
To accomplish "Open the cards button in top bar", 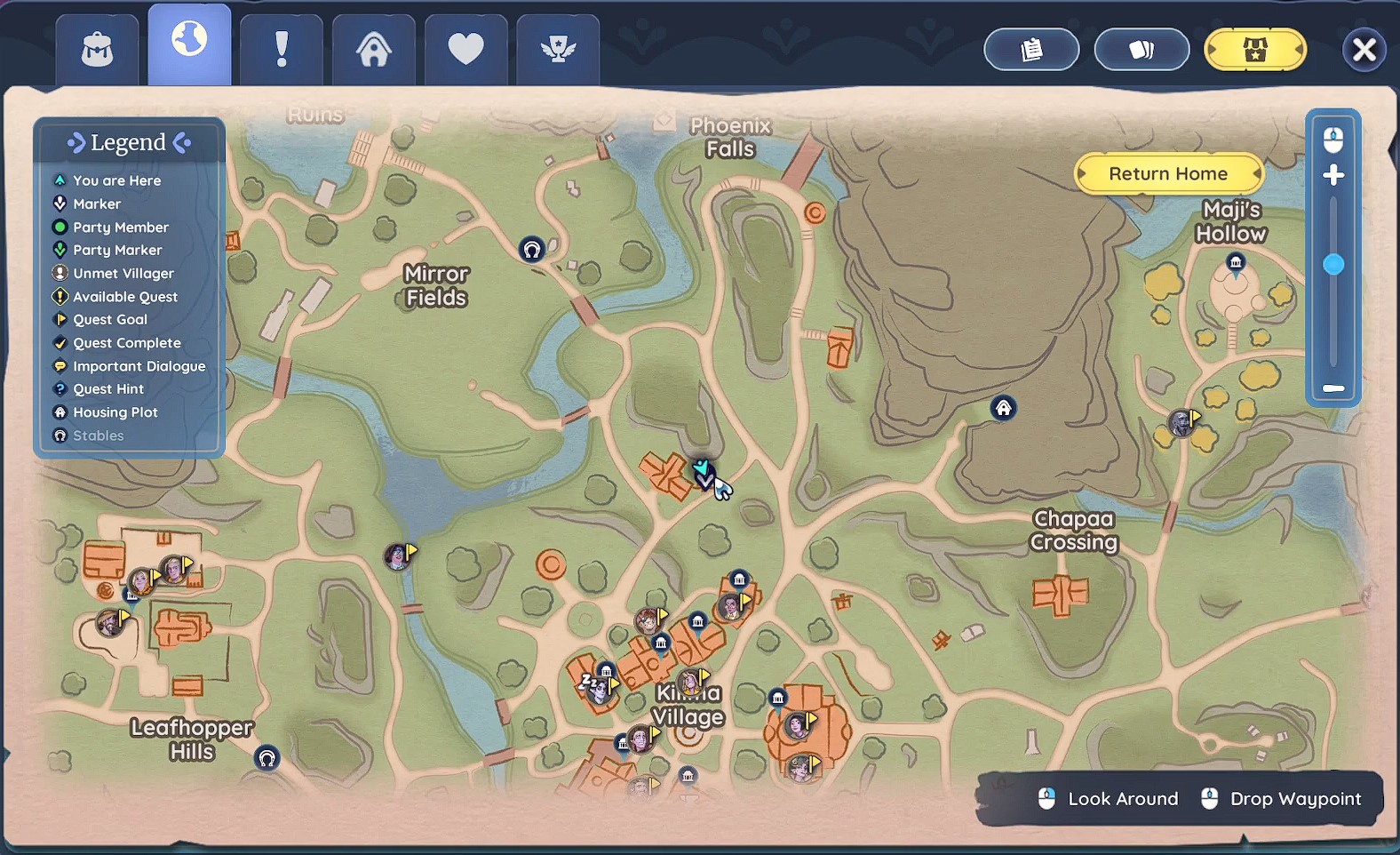I will pyautogui.click(x=1141, y=50).
